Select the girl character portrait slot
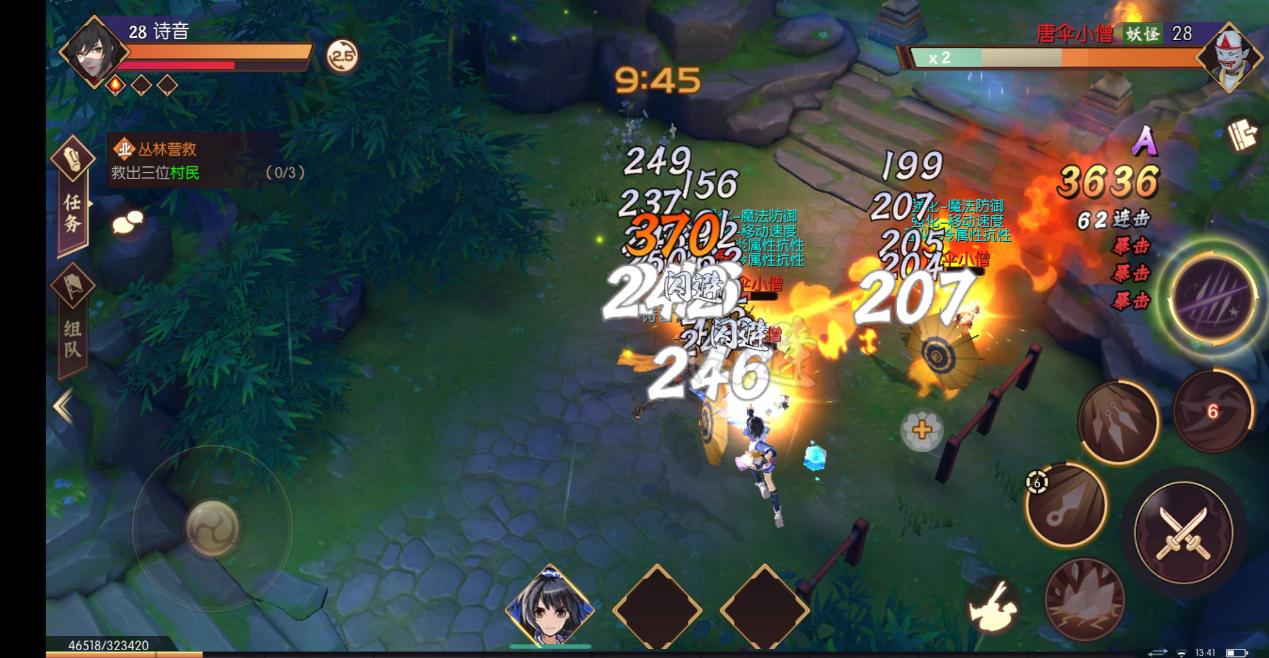The width and height of the screenshot is (1269, 658). [x=549, y=607]
